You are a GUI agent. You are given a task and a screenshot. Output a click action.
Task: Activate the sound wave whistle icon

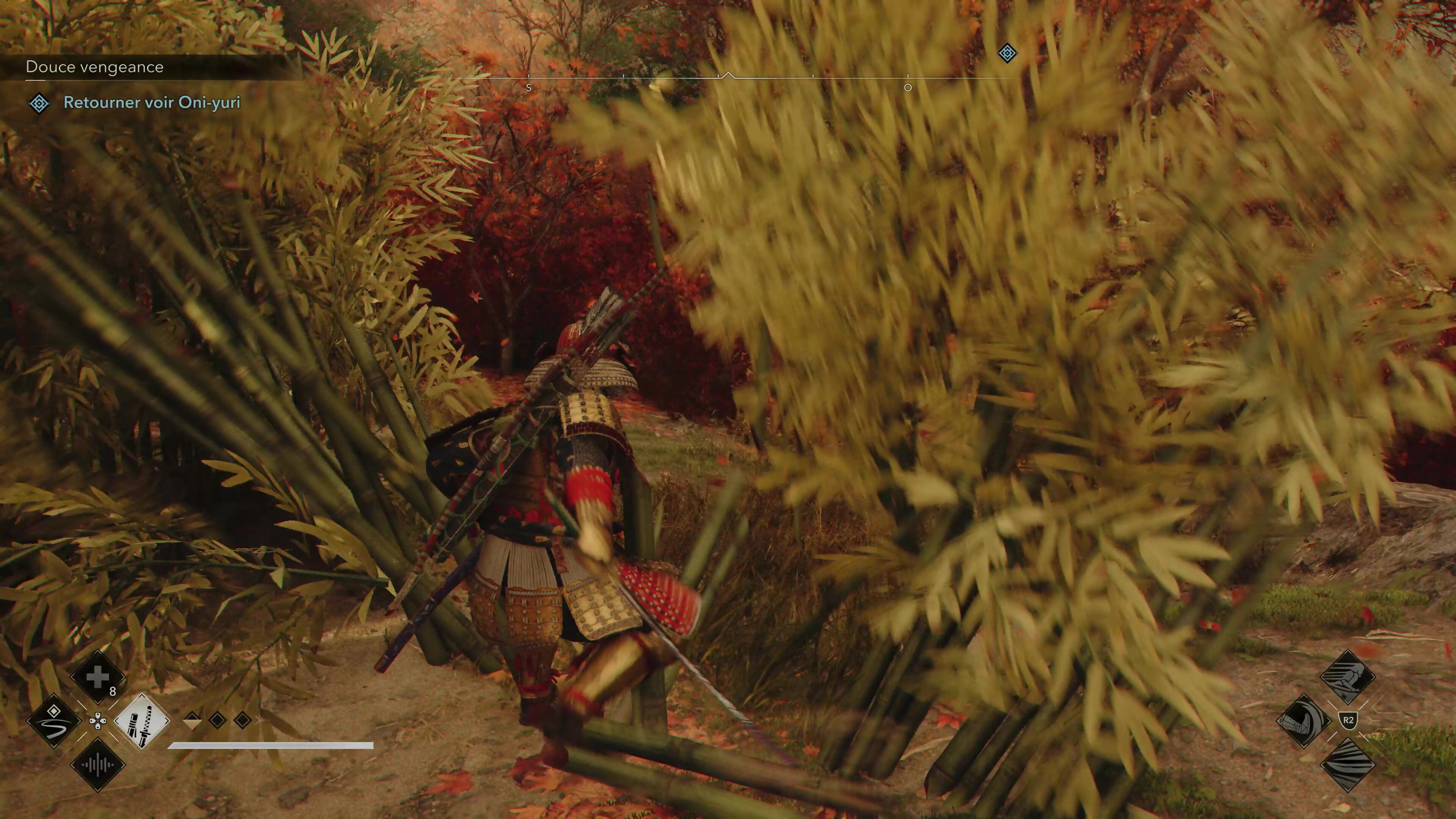[x=97, y=765]
